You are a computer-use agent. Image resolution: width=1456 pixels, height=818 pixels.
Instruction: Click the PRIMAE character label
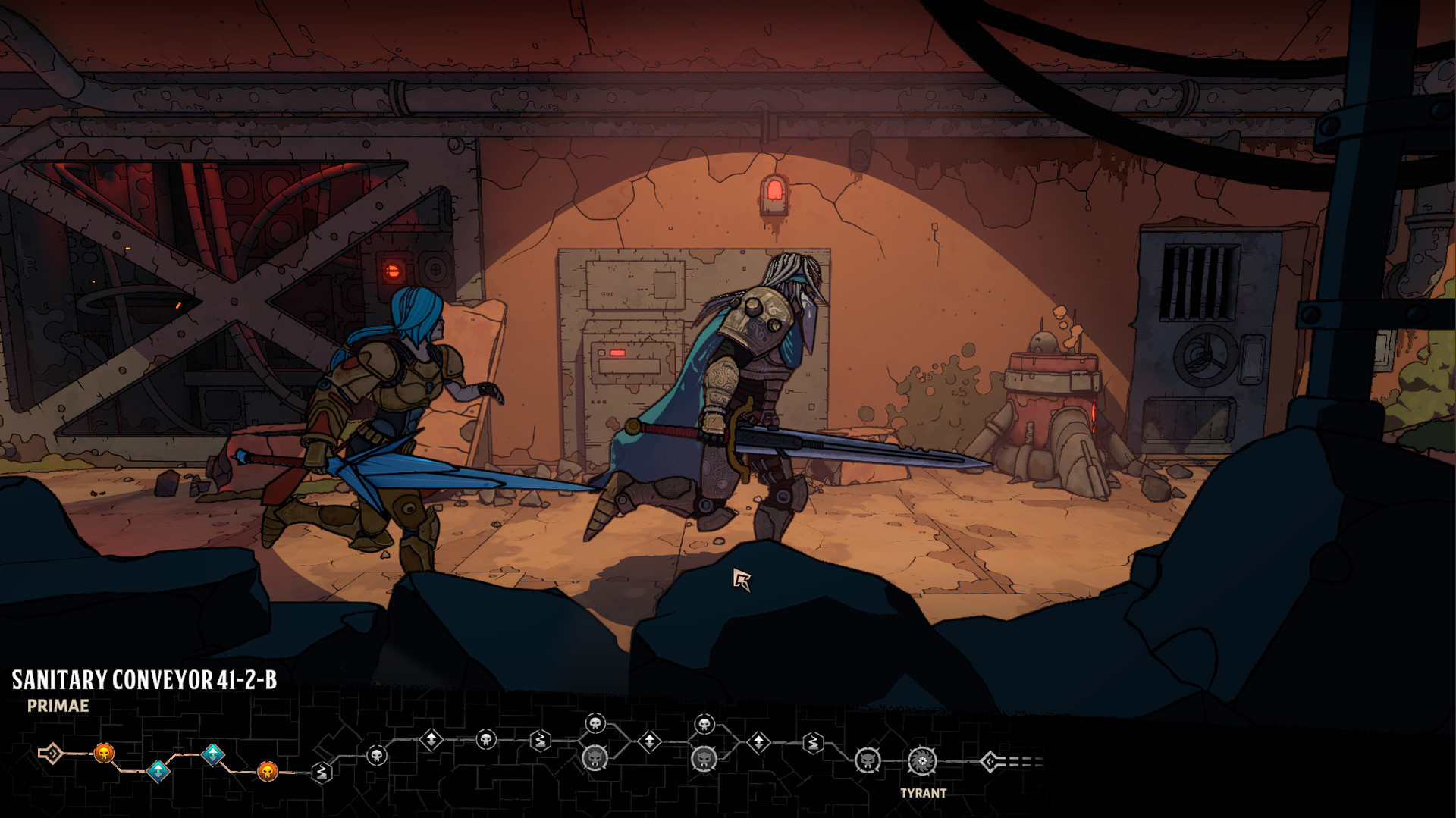point(57,704)
